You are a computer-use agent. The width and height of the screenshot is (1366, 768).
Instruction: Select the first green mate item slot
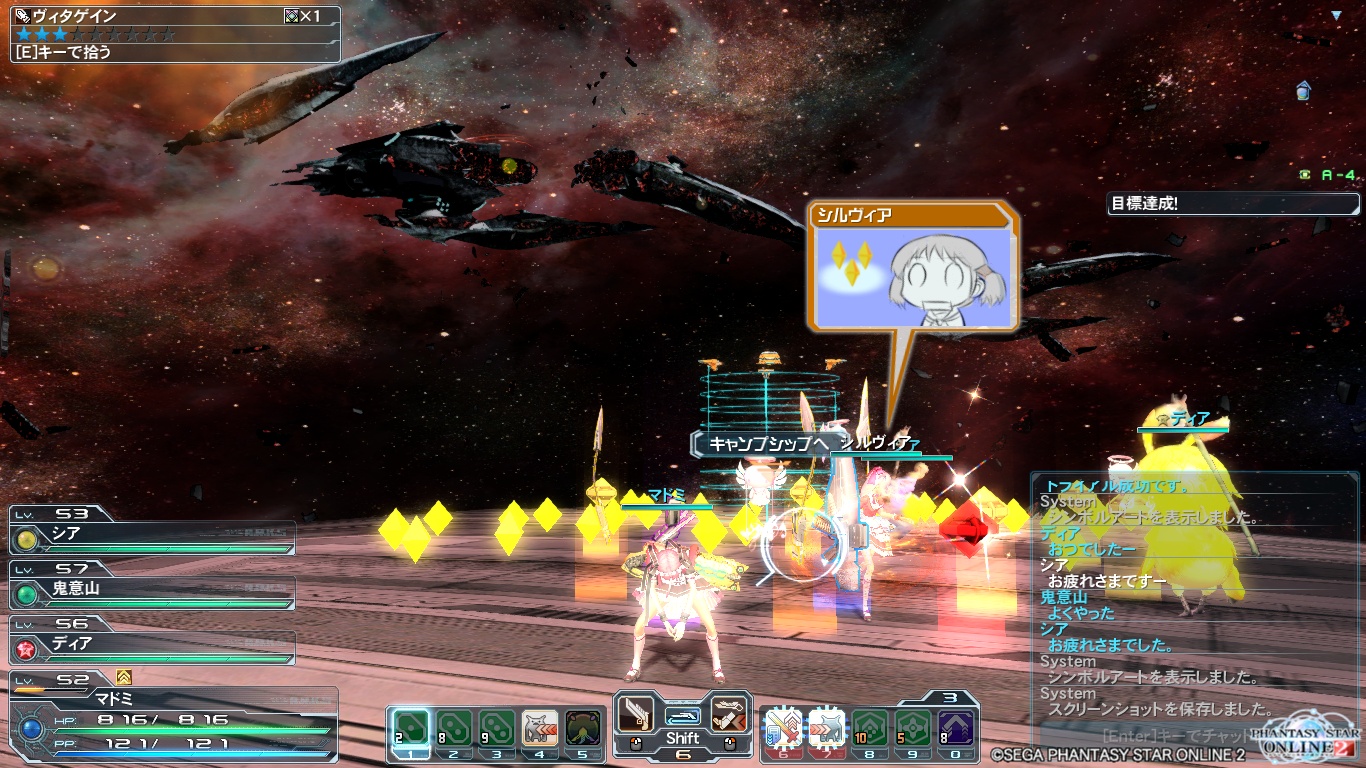(411, 727)
